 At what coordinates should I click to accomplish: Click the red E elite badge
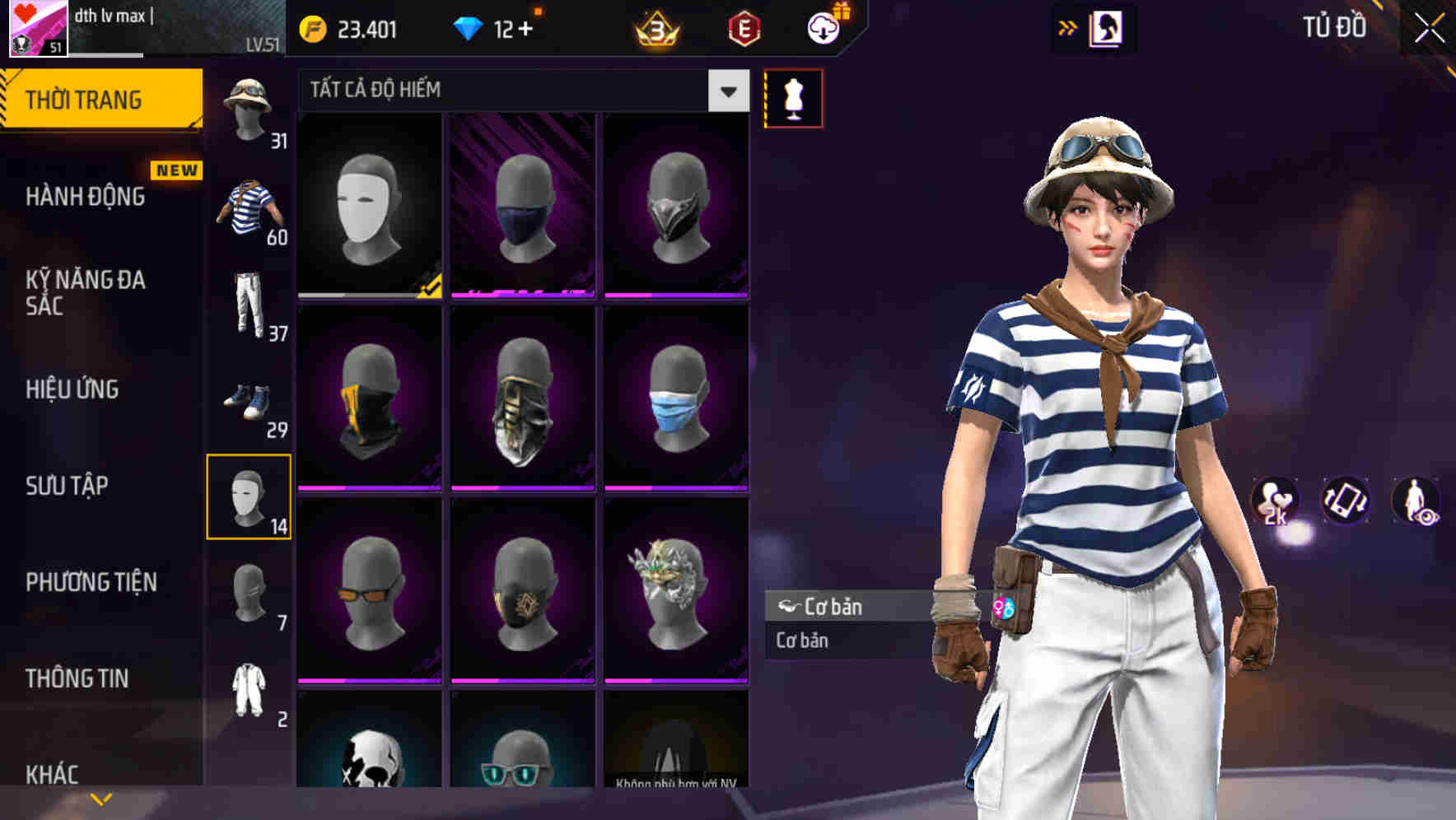pos(745,30)
